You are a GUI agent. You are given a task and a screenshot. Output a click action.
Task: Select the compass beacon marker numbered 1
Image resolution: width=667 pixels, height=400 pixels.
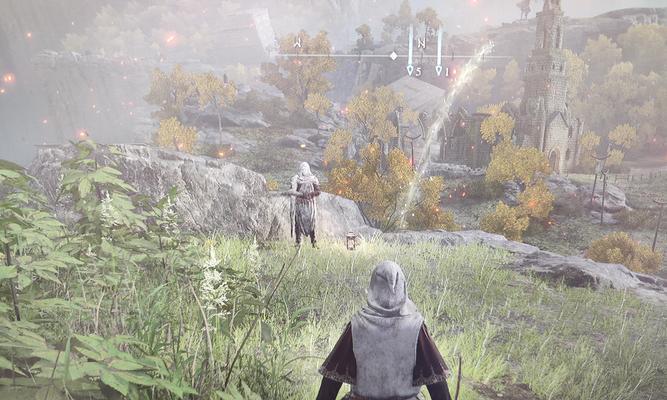pos(440,69)
